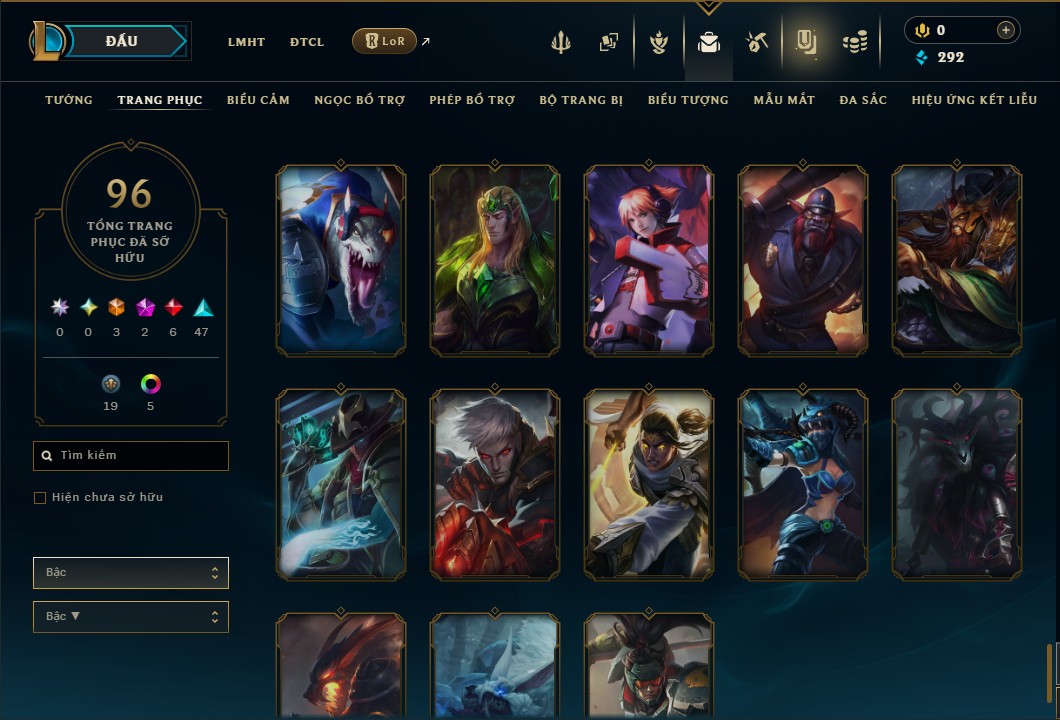
Task: Open the HIỆU ỨNG KẾT LIỄU tab
Action: pos(974,100)
